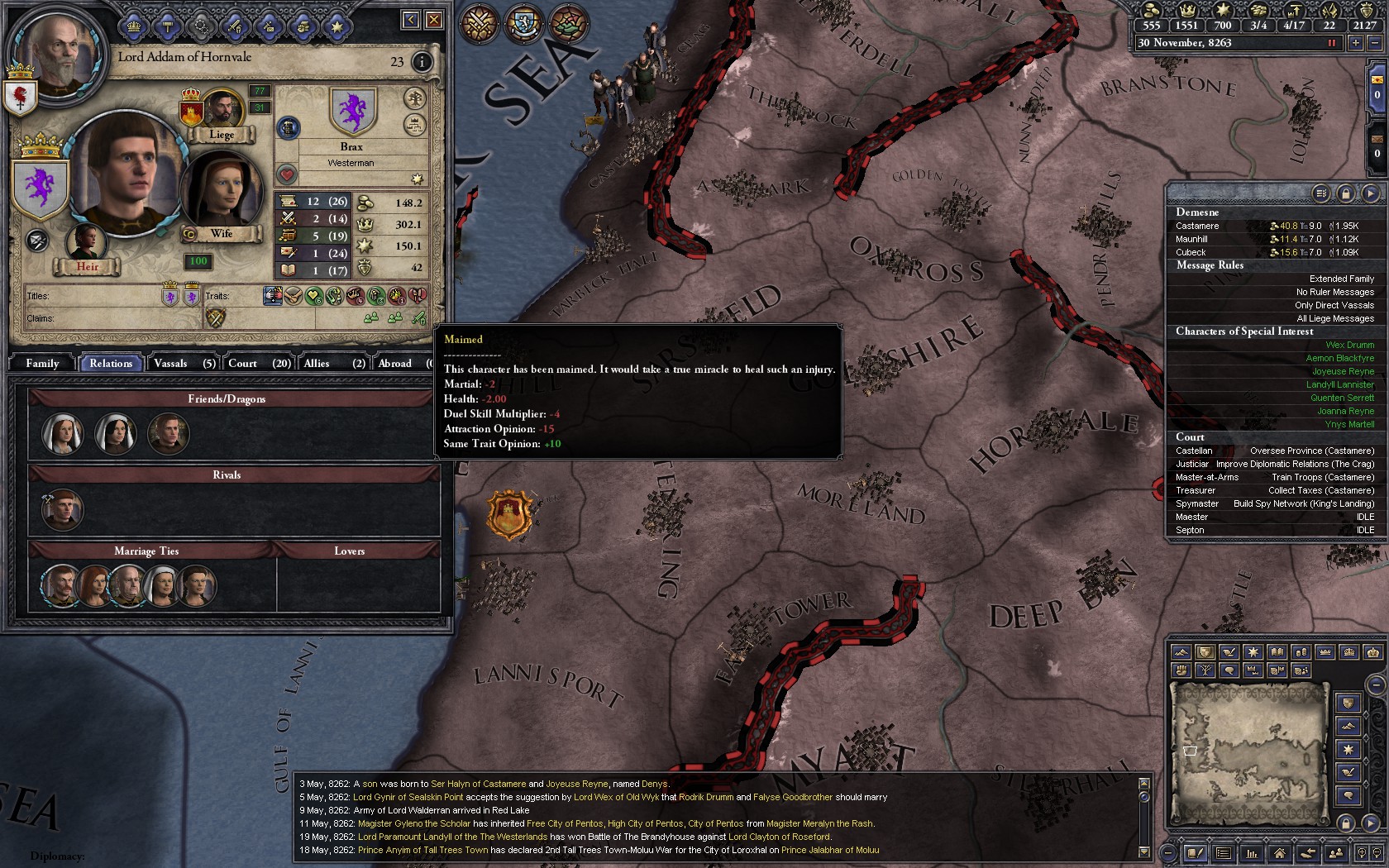
Task: Toggle Only Direct Vassals message rule
Action: (1334, 305)
